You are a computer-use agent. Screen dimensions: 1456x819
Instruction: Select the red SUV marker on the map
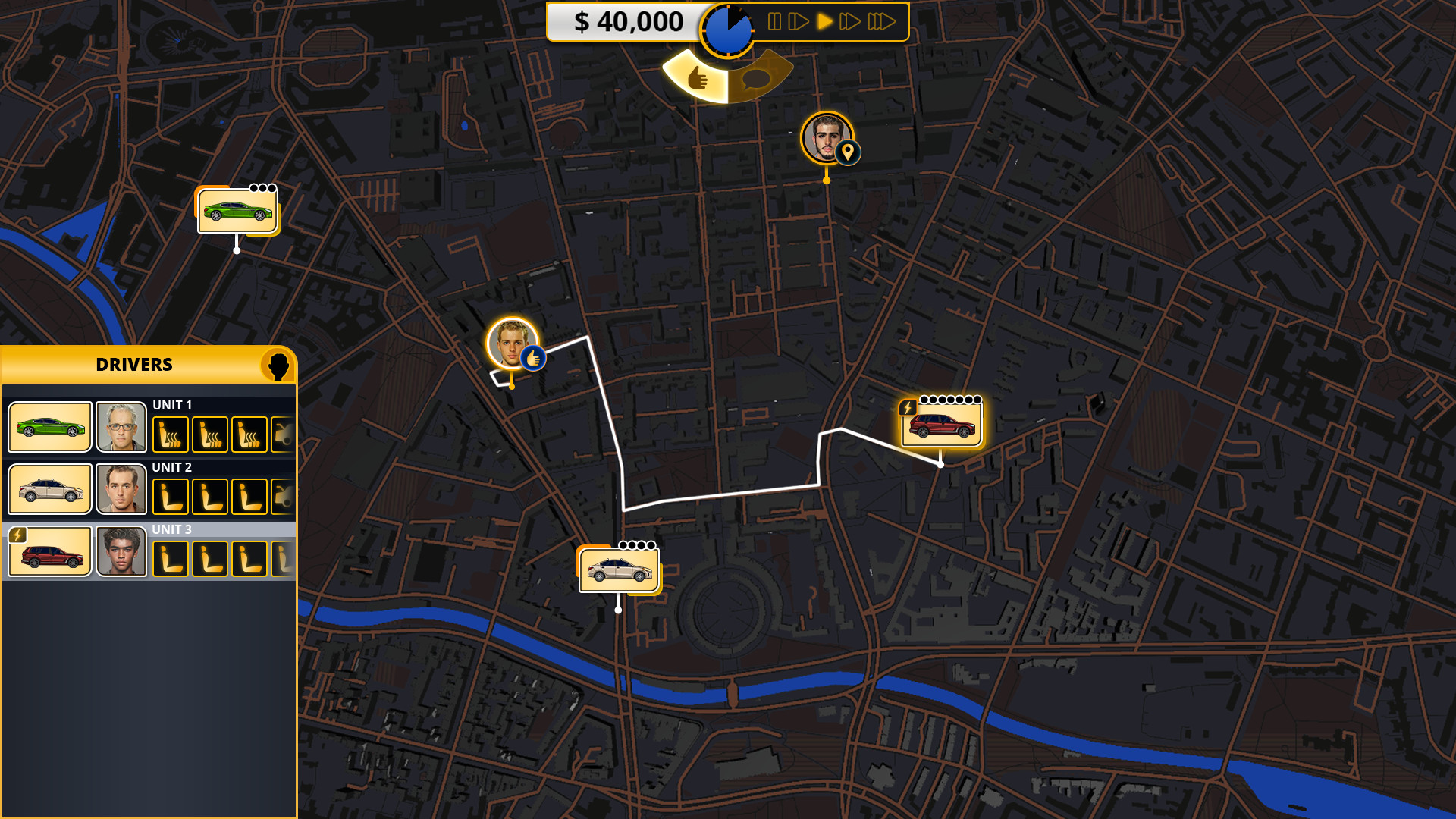[x=943, y=425]
